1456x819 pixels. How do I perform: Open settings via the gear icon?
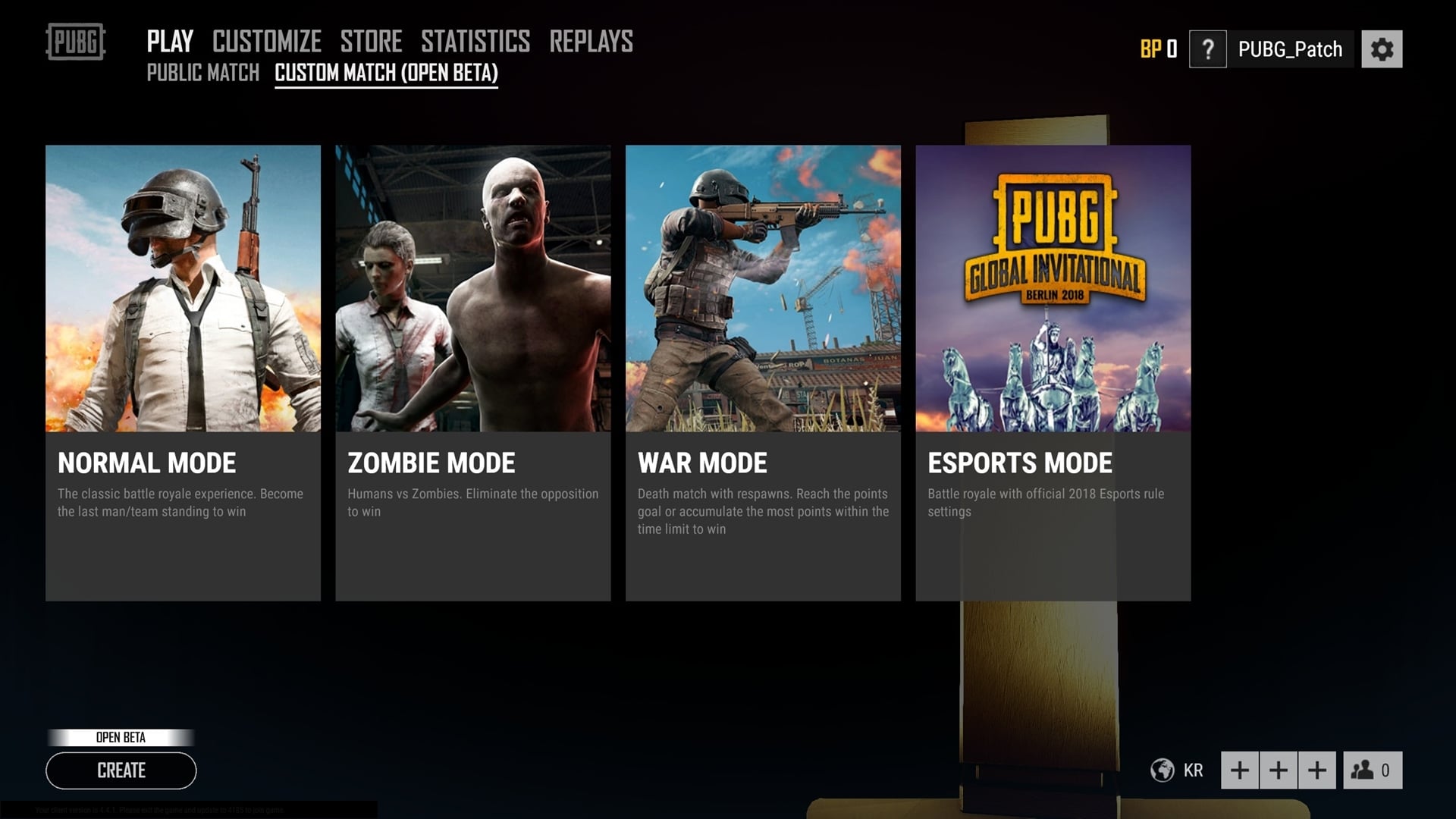point(1382,49)
